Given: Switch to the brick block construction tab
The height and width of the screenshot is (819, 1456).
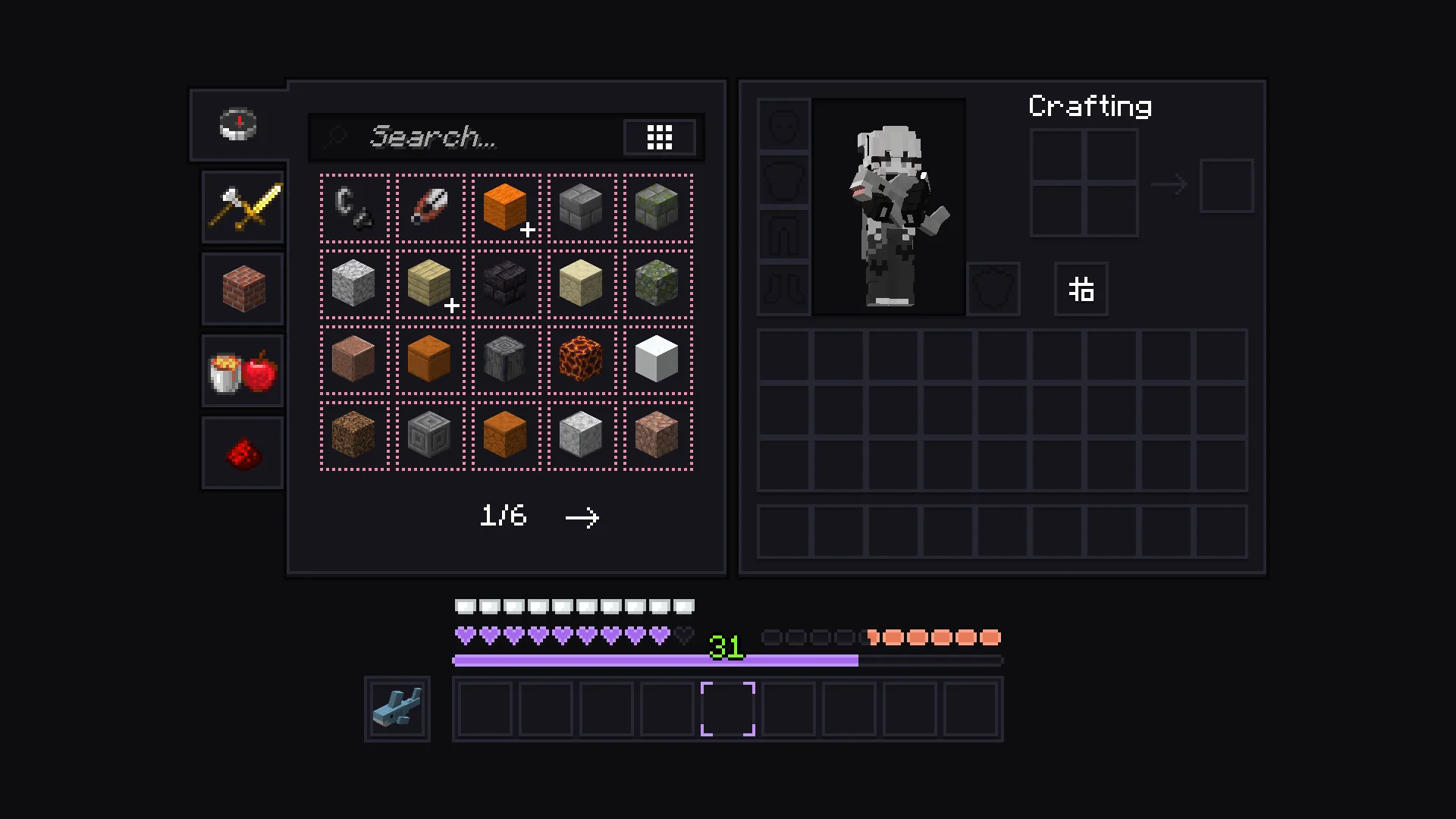Looking at the screenshot, I should click(x=243, y=289).
